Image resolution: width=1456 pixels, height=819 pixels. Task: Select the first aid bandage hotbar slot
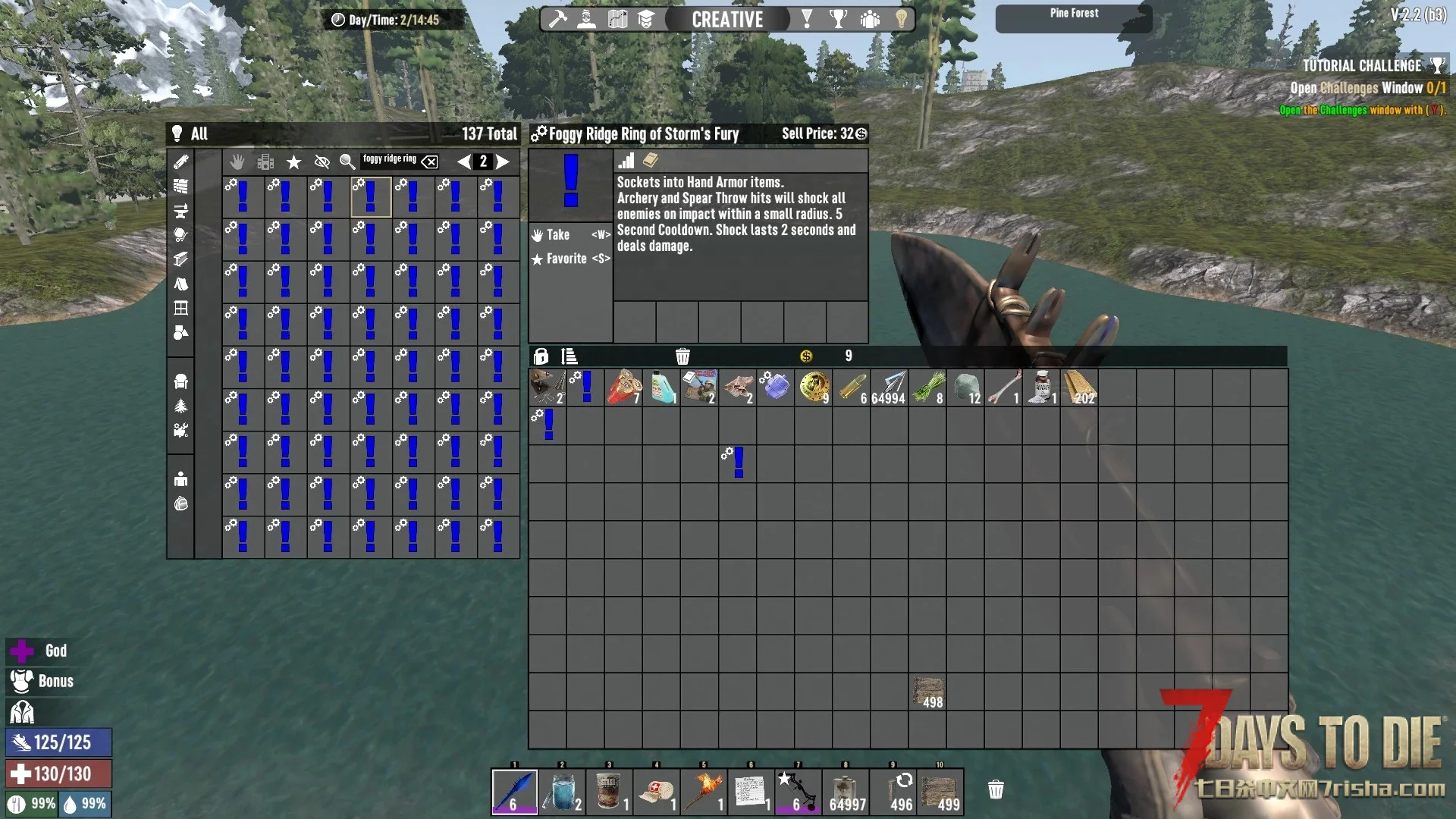click(656, 792)
